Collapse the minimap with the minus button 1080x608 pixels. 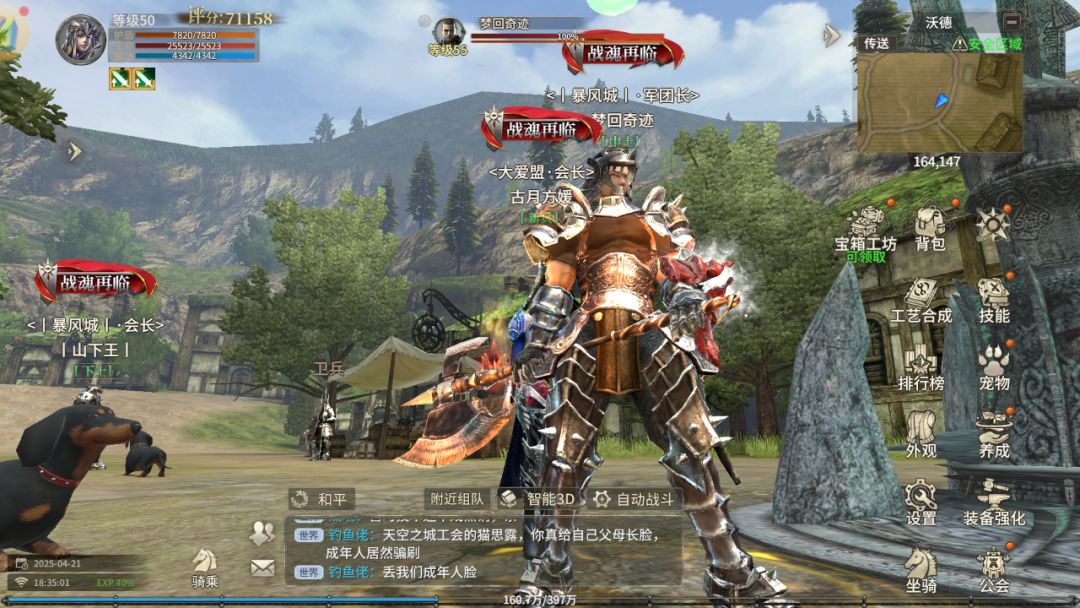point(1012,21)
